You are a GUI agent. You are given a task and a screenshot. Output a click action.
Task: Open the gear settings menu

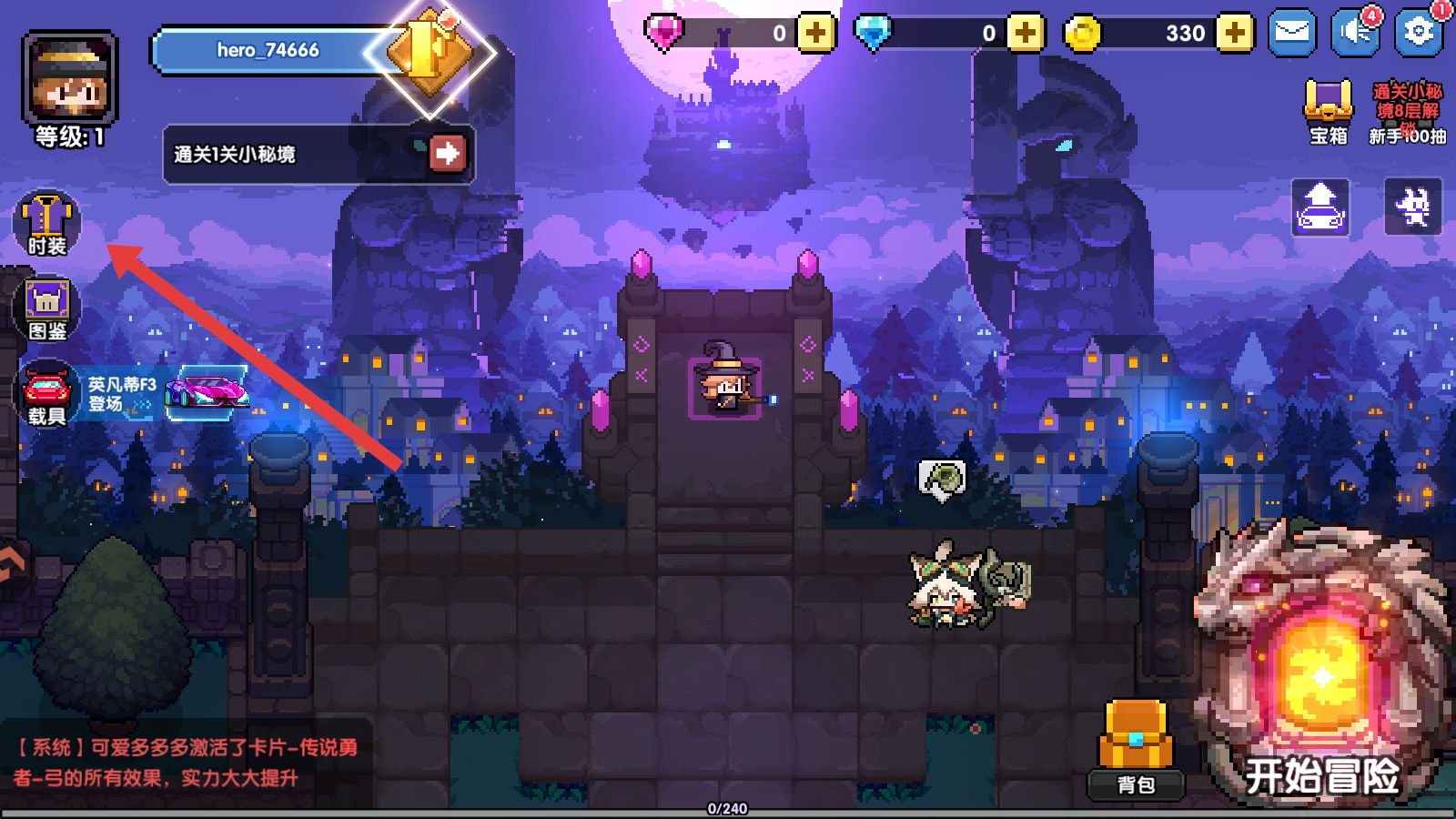1418,34
